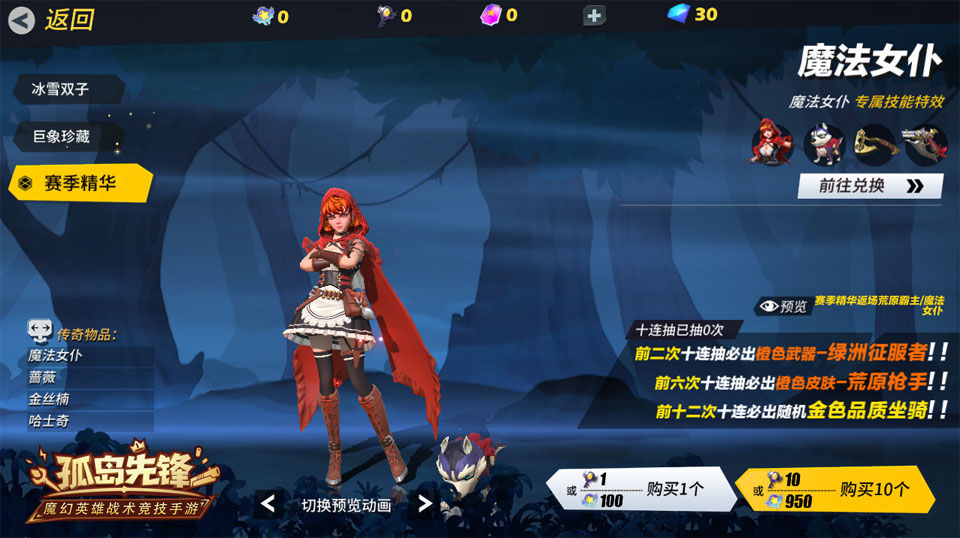The height and width of the screenshot is (538, 960).
Task: Click the plus button to add currency
Action: pos(594,15)
